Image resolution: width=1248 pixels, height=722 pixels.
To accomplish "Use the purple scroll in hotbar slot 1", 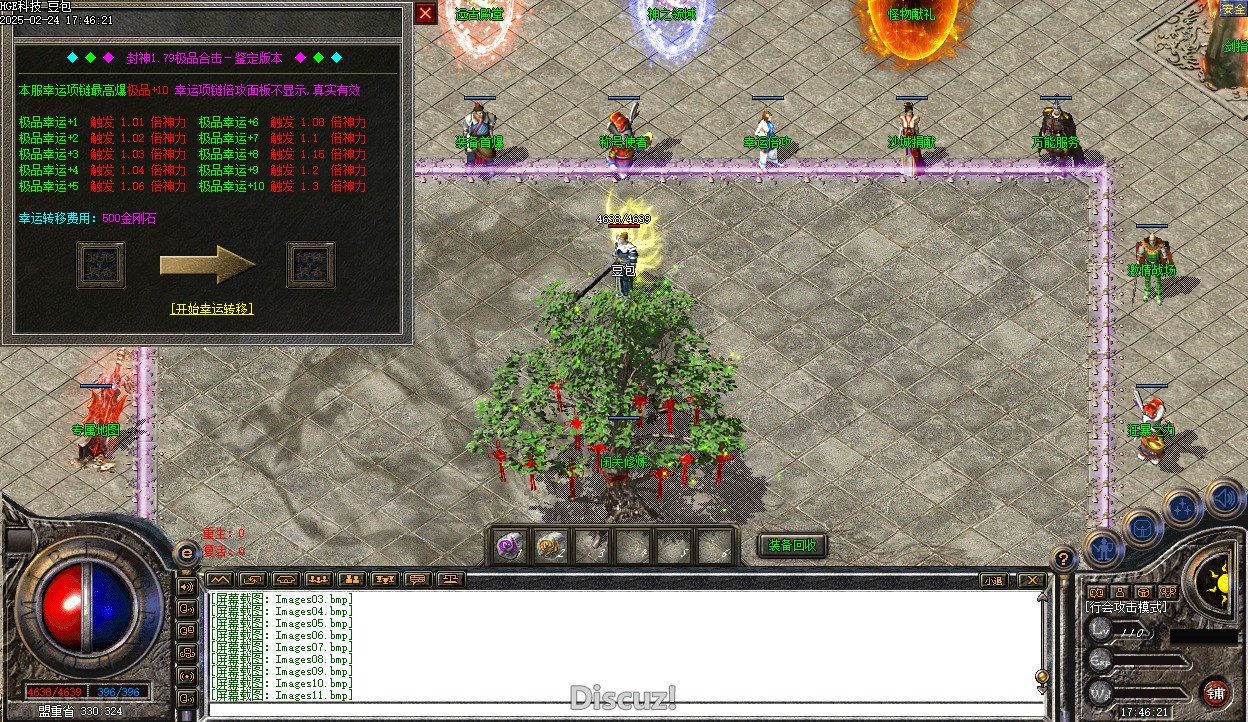I will (511, 547).
